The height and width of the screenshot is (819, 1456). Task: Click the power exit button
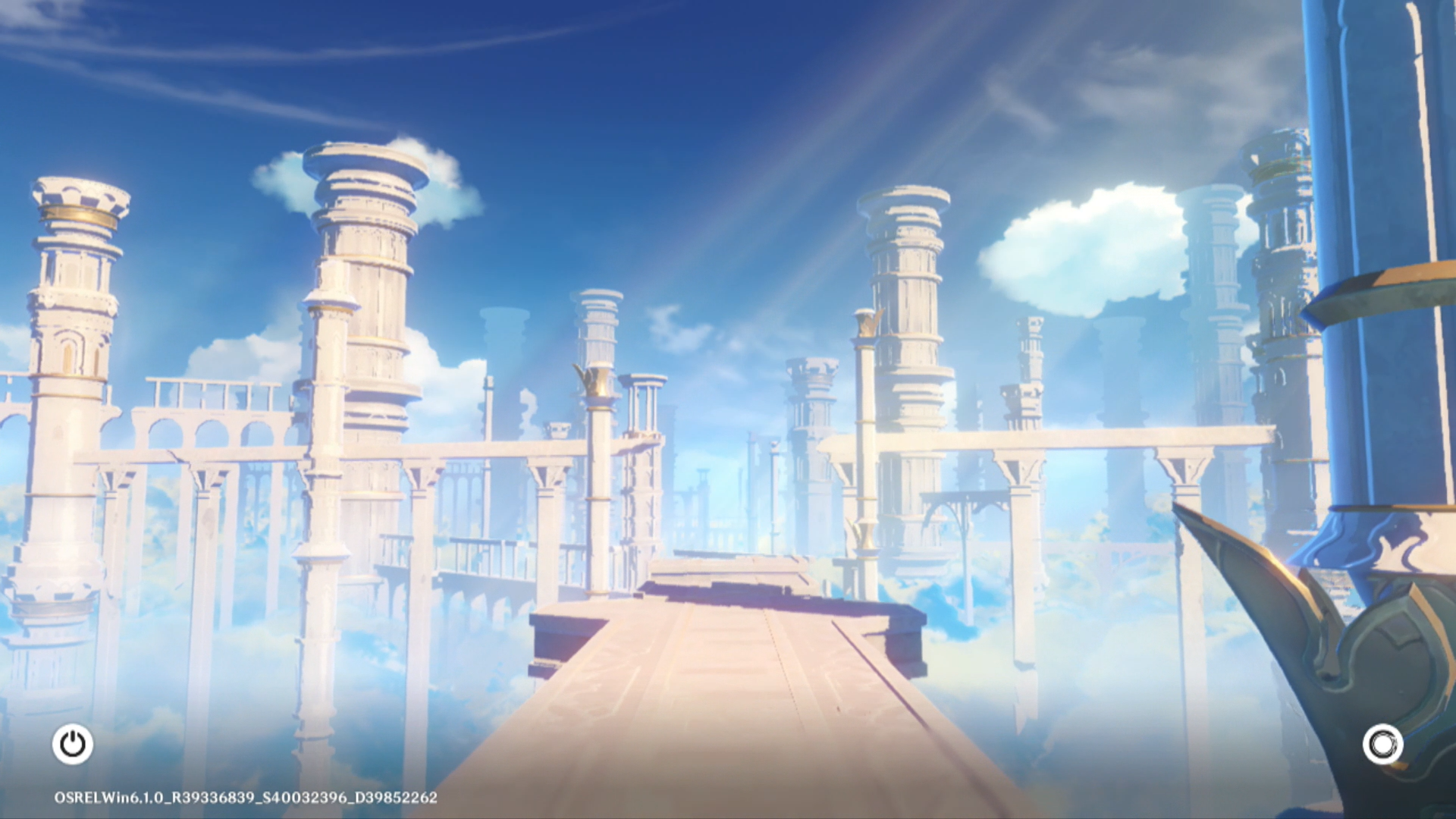pyautogui.click(x=73, y=744)
